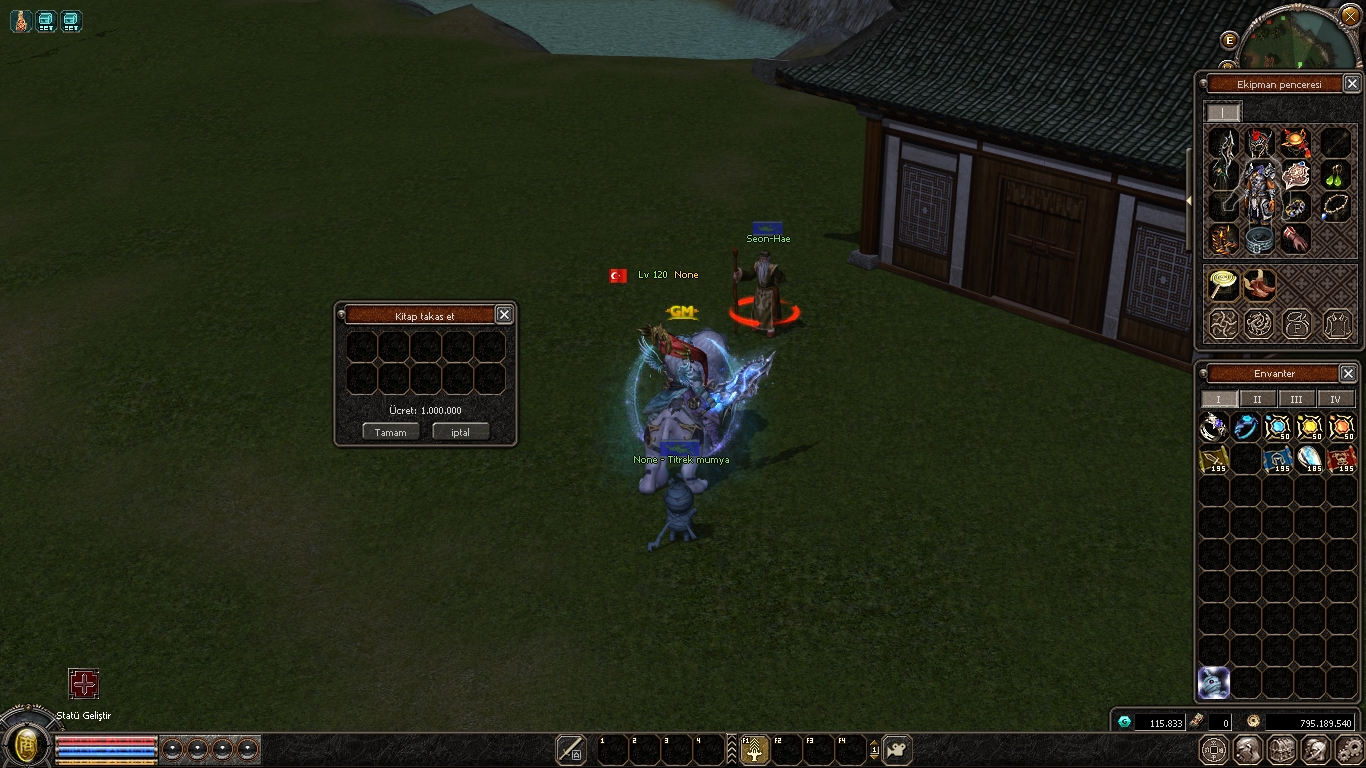Screen dimensions: 1366x768
Task: Pick the yellow swirl lollipop item
Action: pyautogui.click(x=1222, y=284)
